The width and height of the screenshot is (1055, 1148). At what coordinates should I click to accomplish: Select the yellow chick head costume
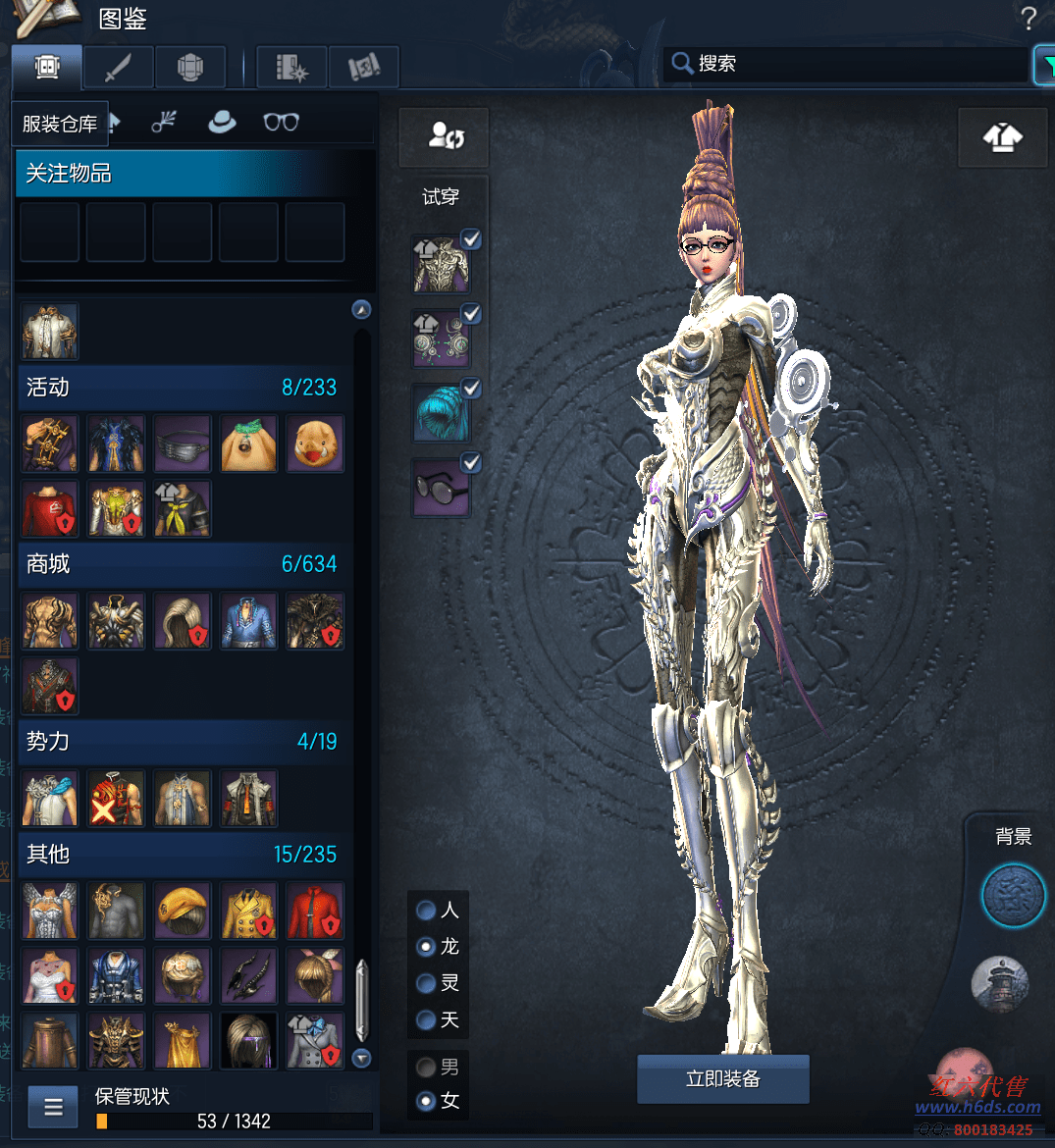coord(316,444)
